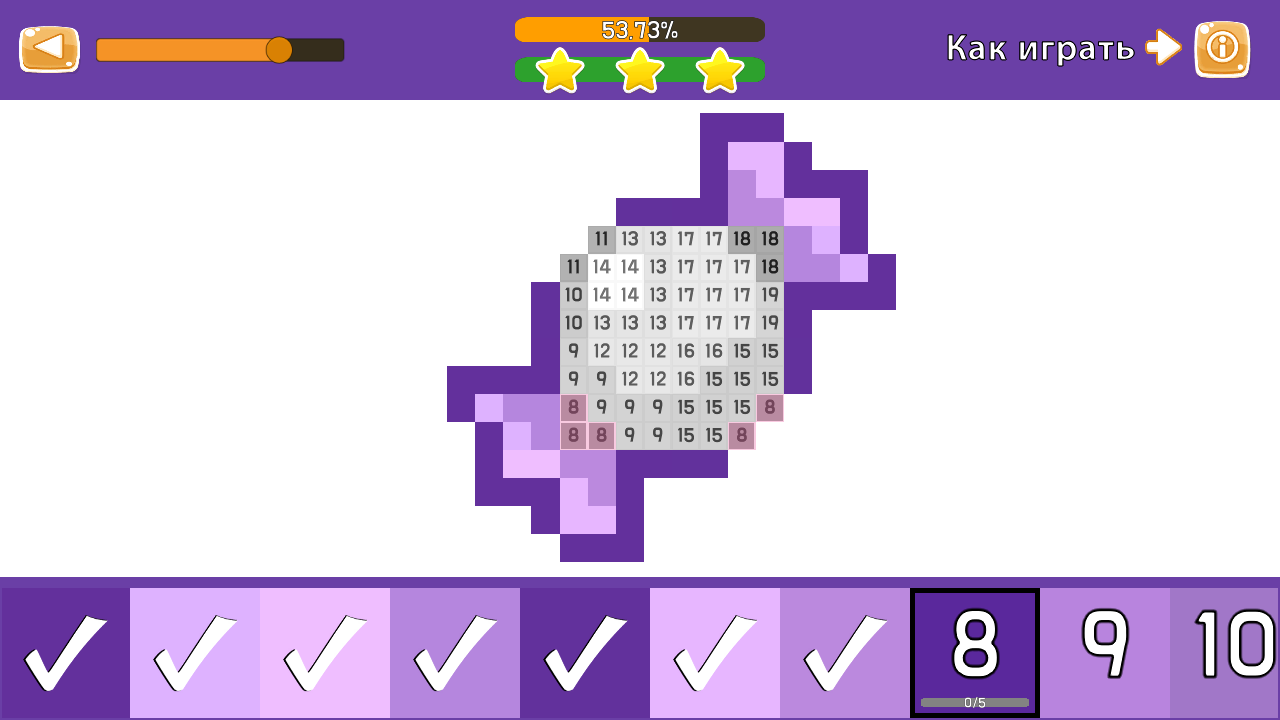Click the dark purple checkmarked swatch
Viewport: 1280px width, 720px height.
coord(585,650)
